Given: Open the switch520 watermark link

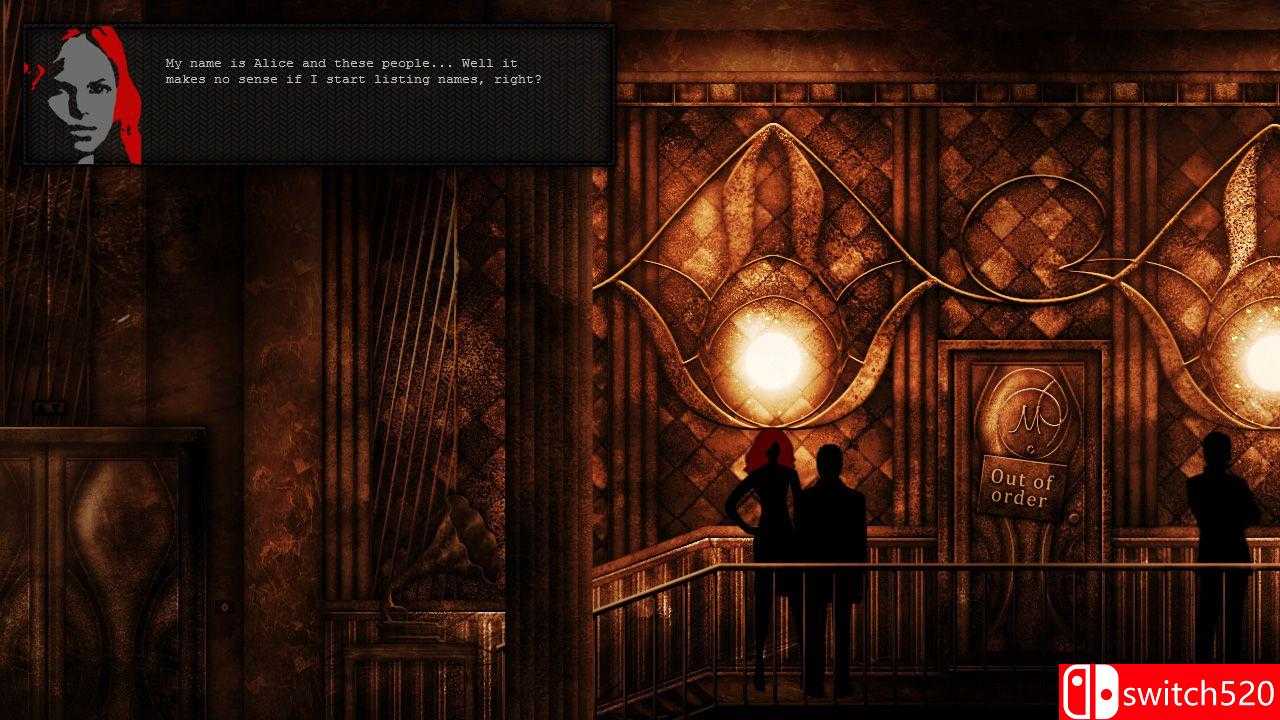Looking at the screenshot, I should tap(1199, 692).
